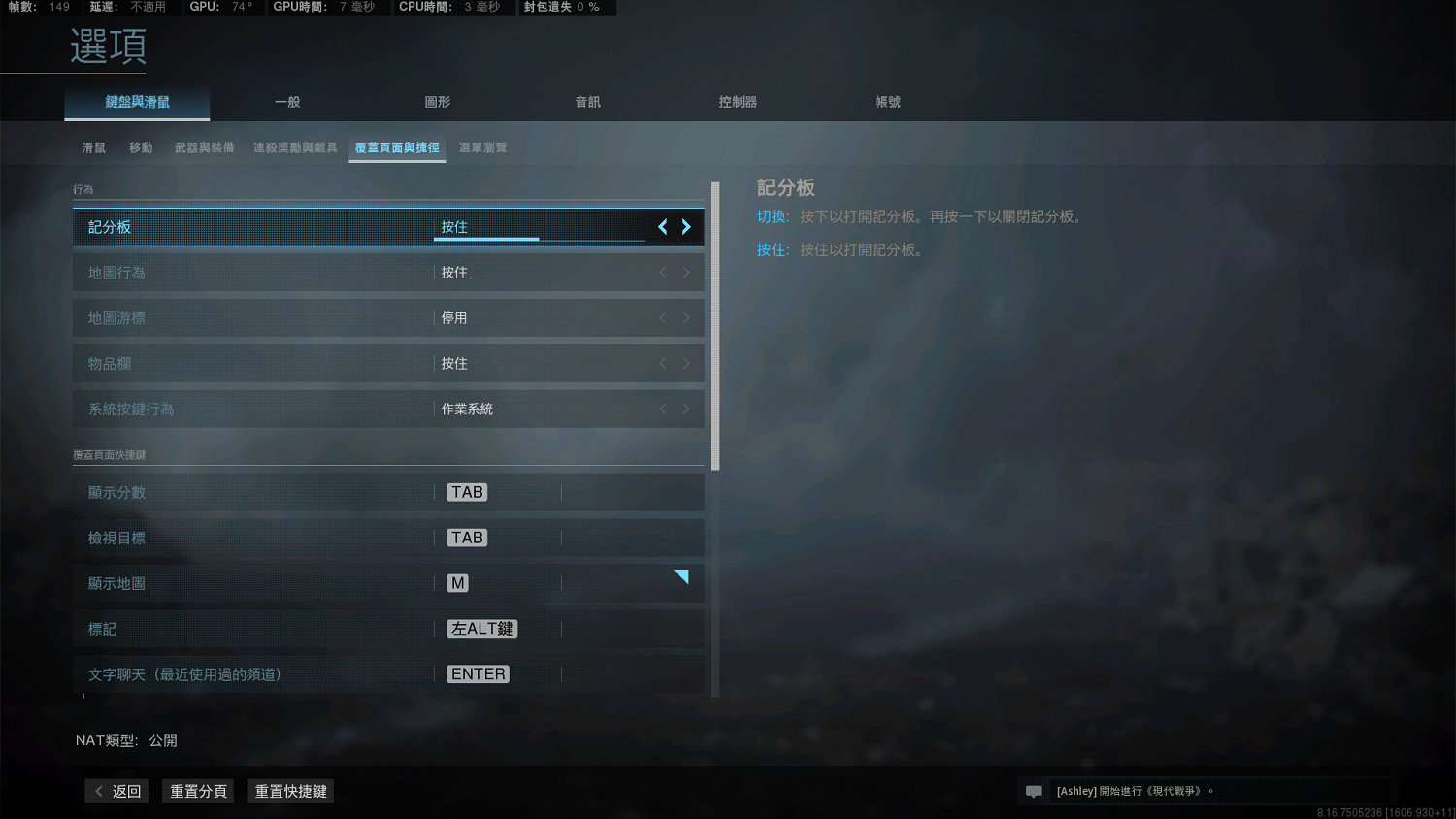Select the 控制器 tab
This screenshot has width=1456, height=819.
pos(738,101)
